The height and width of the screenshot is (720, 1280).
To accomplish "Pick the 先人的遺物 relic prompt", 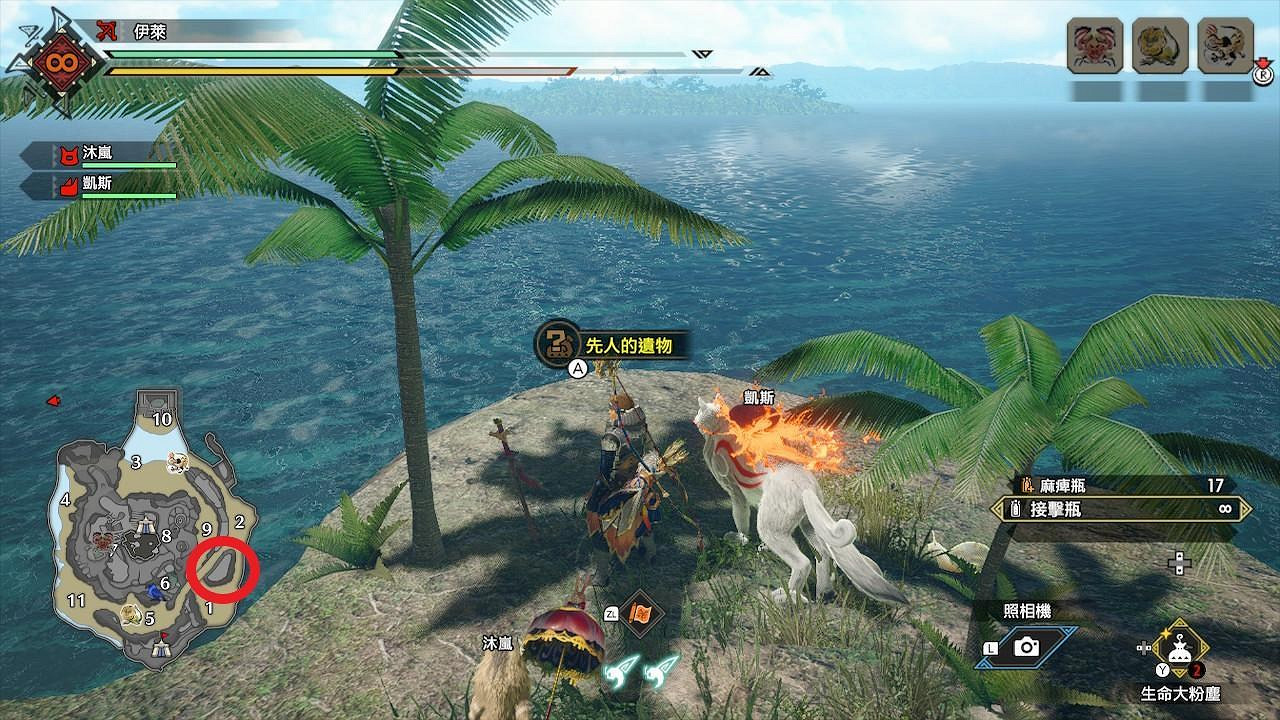I will click(612, 345).
